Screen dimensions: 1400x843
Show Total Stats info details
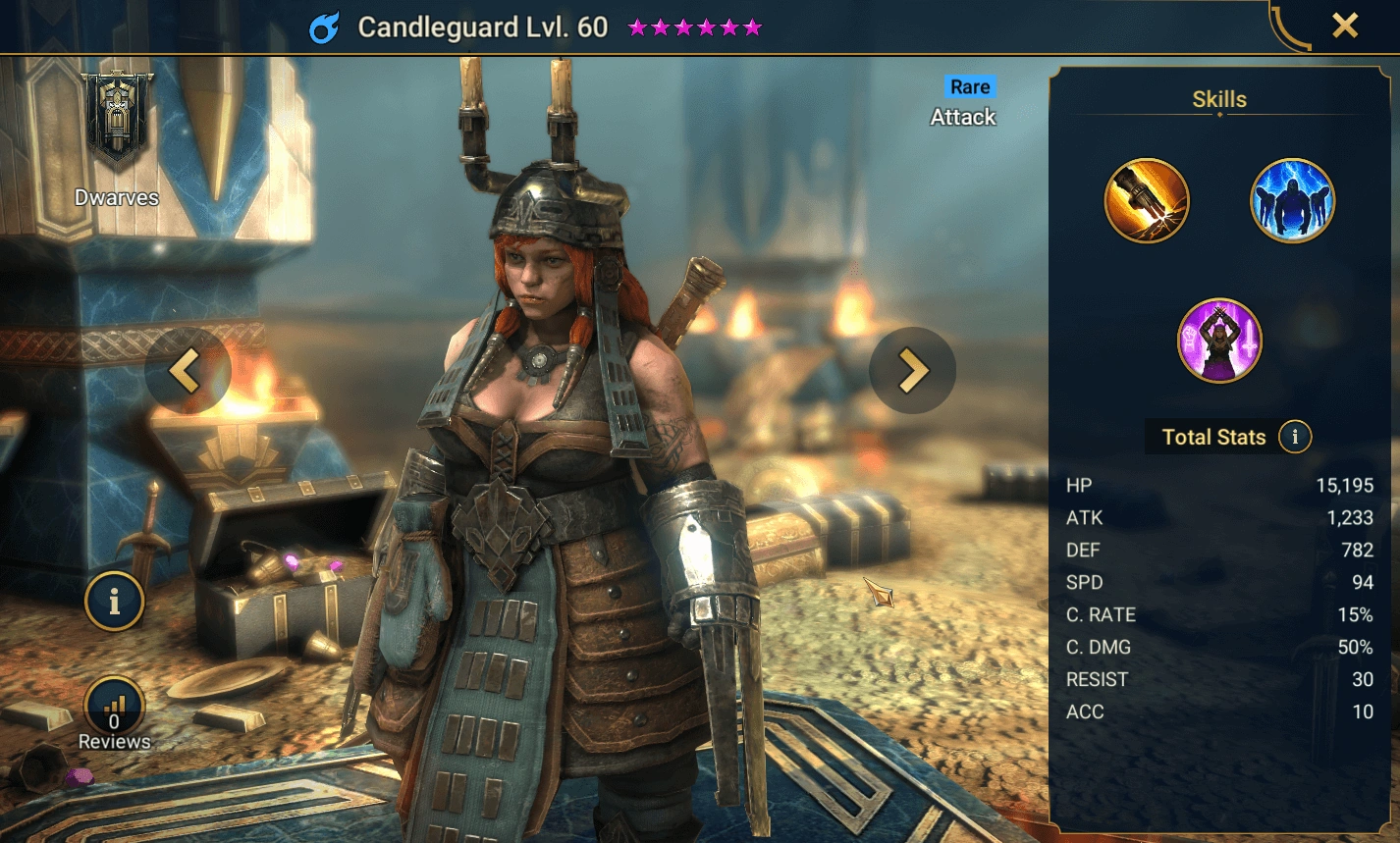[x=1295, y=437]
